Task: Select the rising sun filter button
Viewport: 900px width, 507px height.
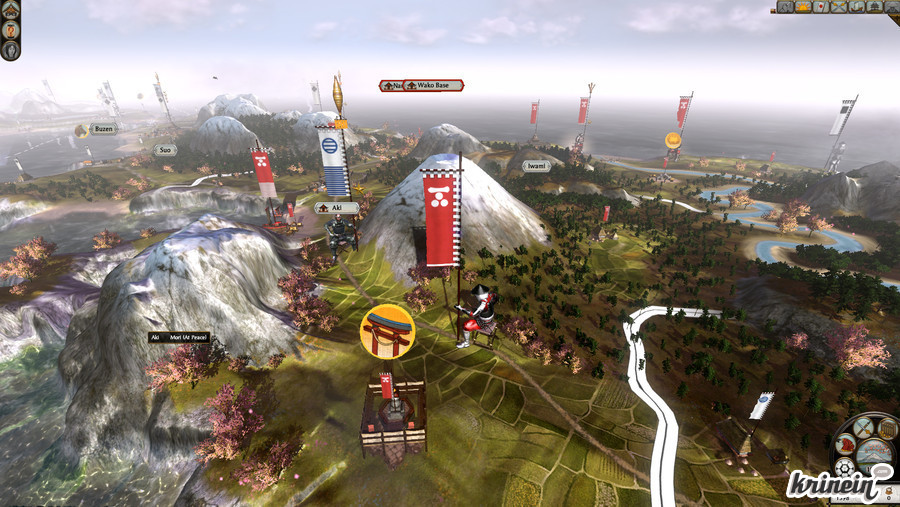Action: pos(803,7)
